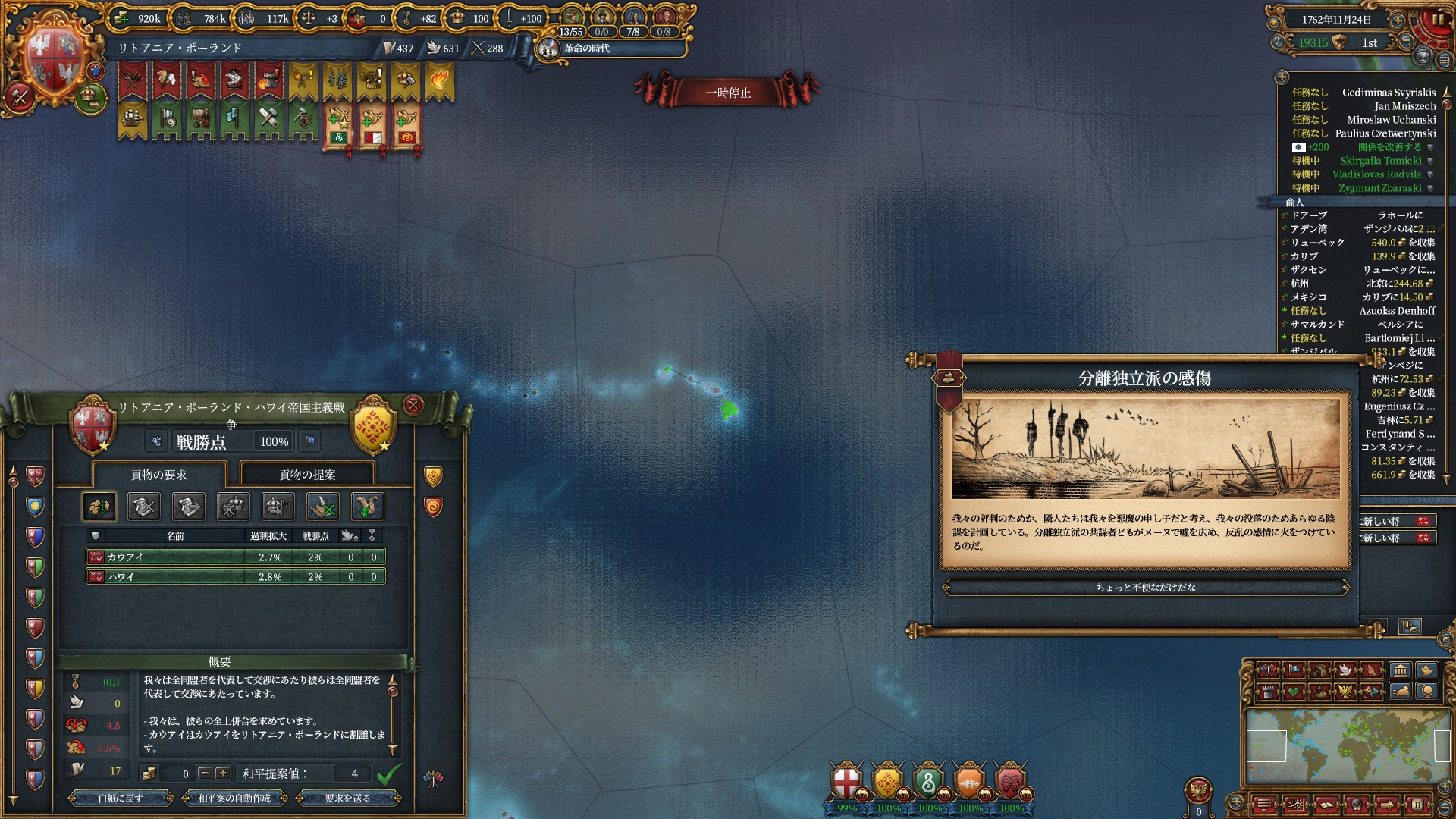The height and width of the screenshot is (819, 1456).
Task: Open the world minimap
Action: coord(1347,746)
